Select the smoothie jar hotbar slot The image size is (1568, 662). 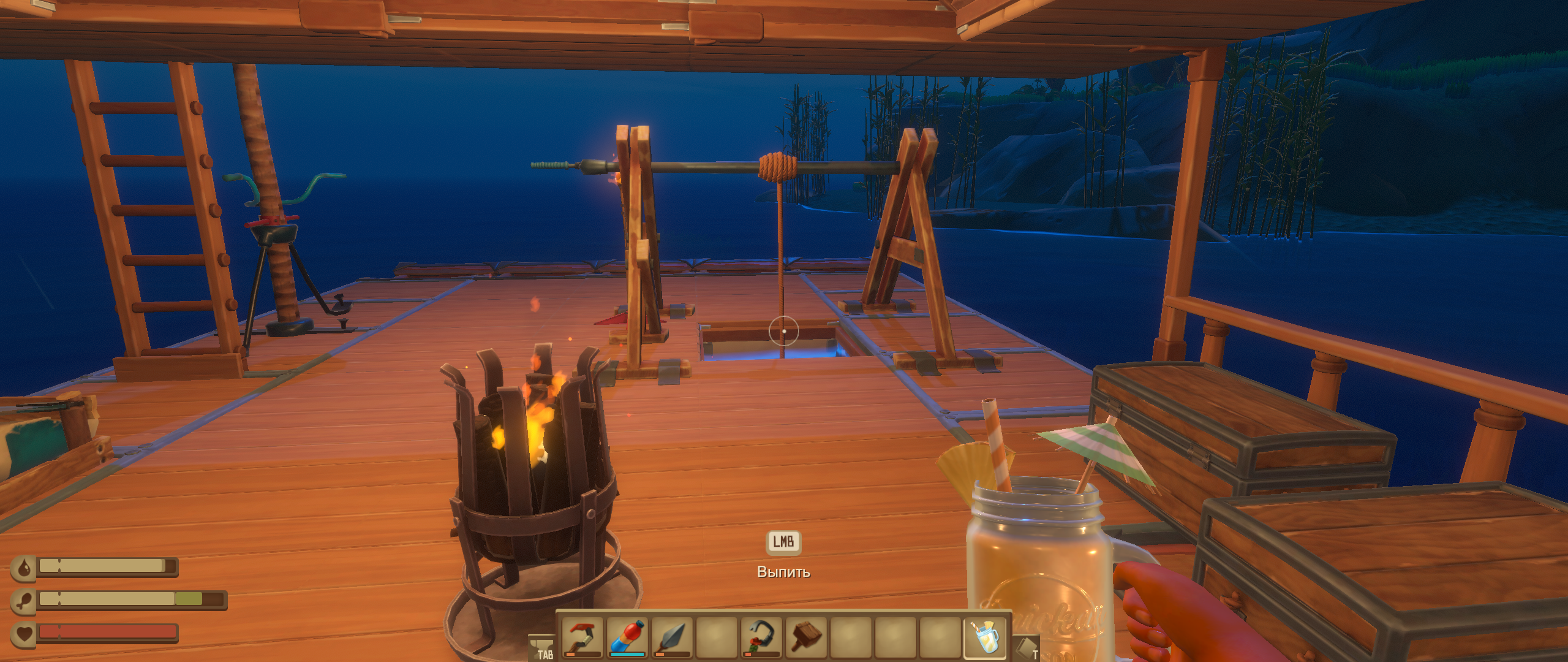coord(986,637)
